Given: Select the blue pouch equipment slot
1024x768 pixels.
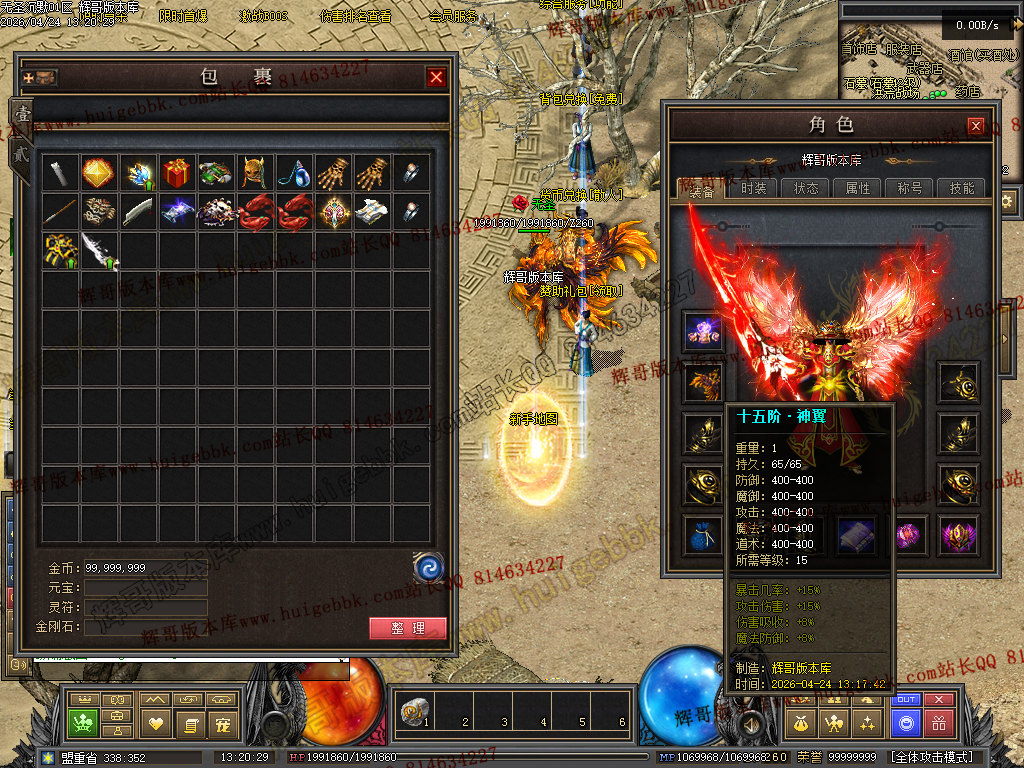Looking at the screenshot, I should 704,536.
